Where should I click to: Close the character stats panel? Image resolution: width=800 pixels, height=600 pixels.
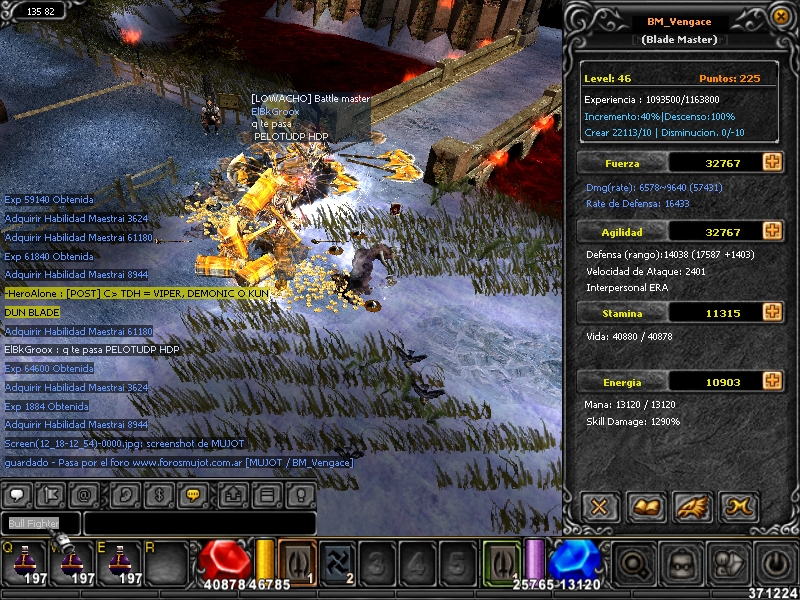[x=599, y=506]
